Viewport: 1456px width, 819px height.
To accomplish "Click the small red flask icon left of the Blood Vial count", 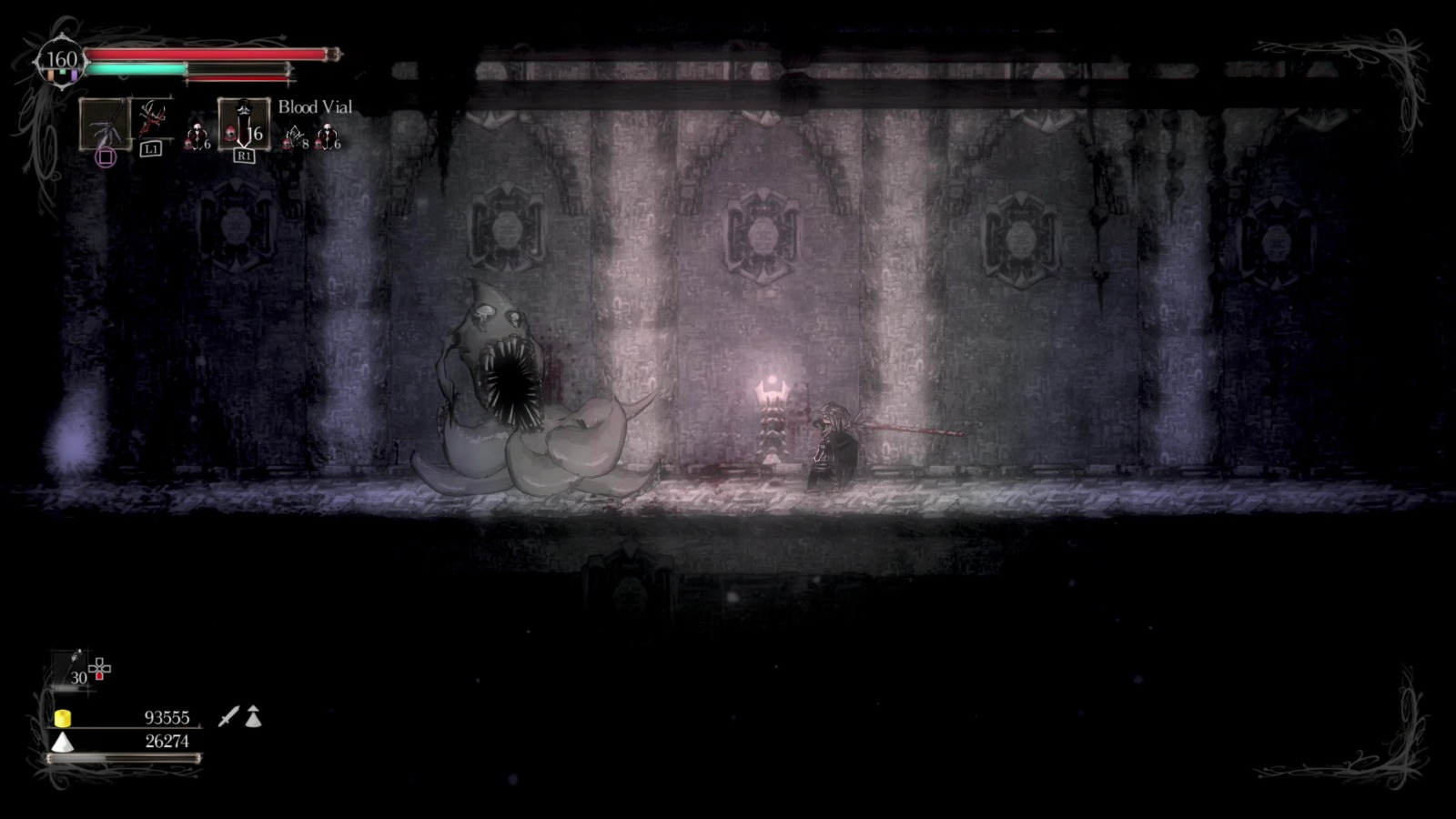I will coord(230,132).
